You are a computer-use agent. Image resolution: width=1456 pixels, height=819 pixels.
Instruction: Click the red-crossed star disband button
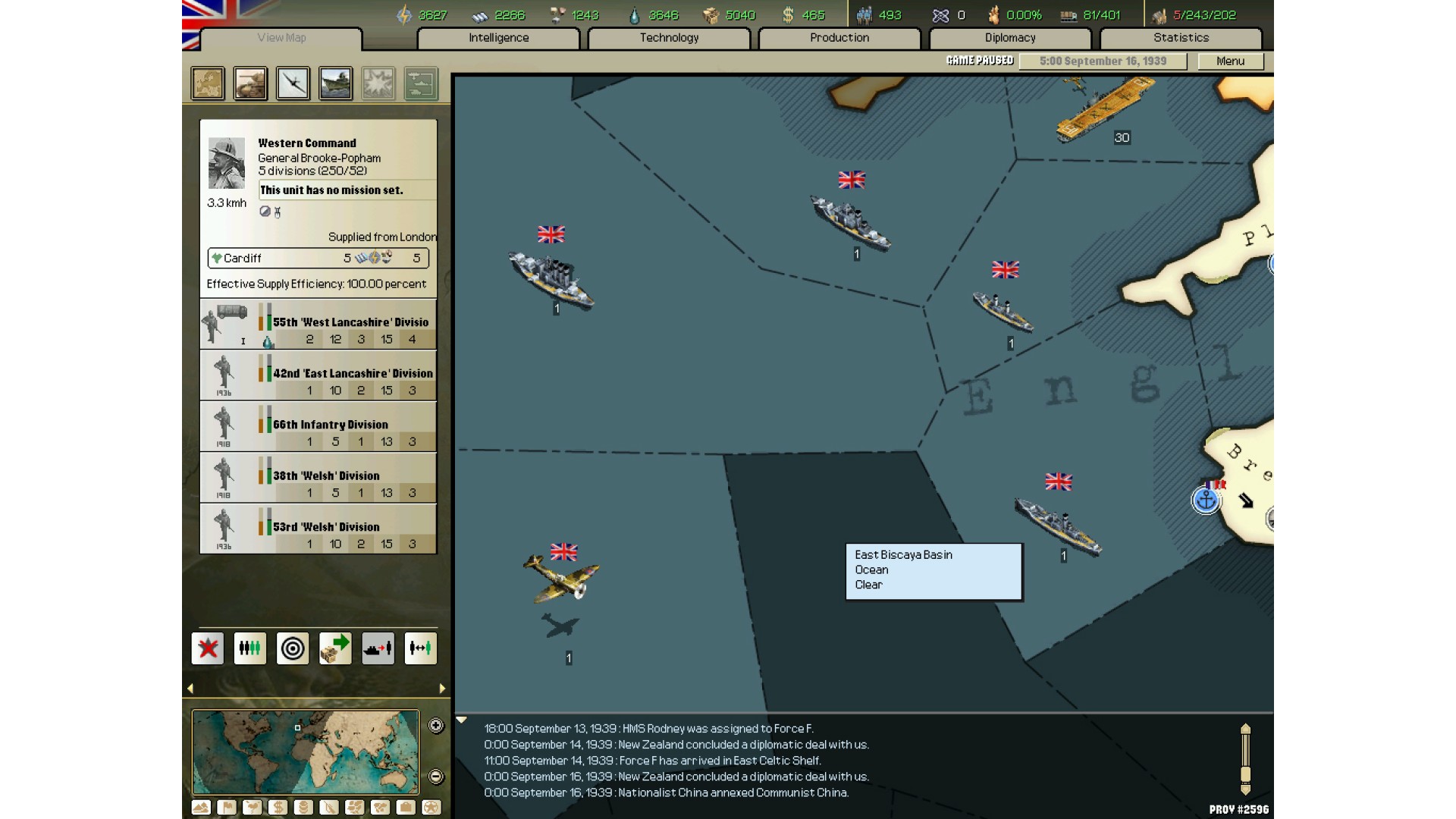pos(208,648)
